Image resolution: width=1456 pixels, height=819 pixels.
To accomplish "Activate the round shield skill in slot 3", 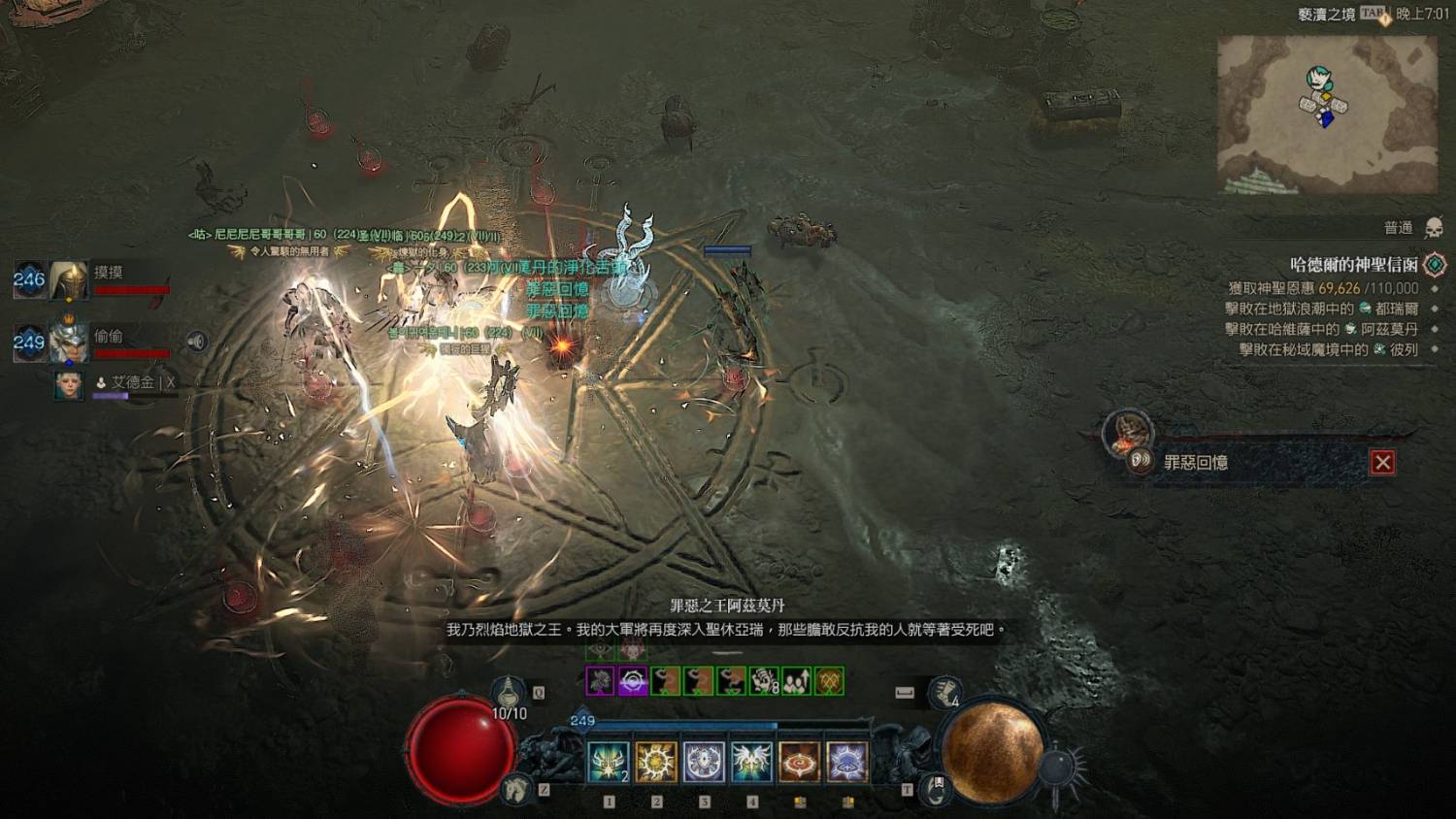I will click(x=704, y=762).
